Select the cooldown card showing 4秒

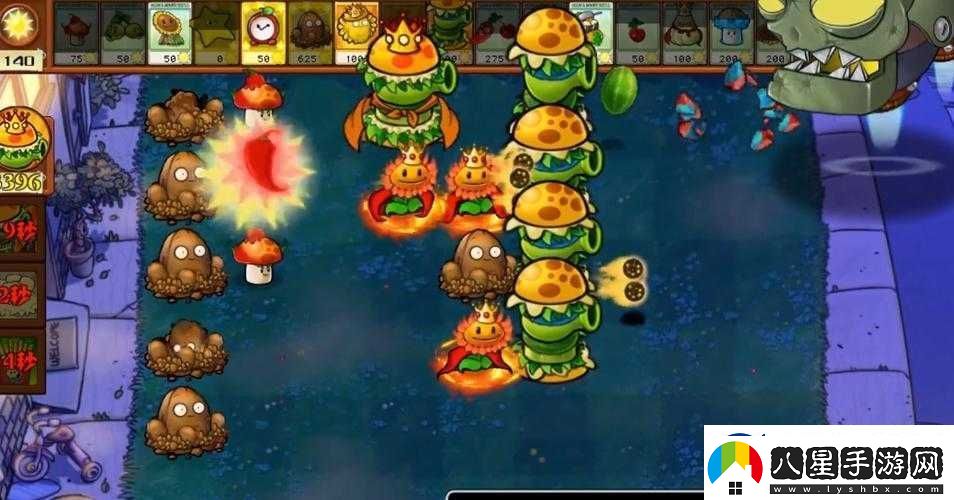point(21,360)
